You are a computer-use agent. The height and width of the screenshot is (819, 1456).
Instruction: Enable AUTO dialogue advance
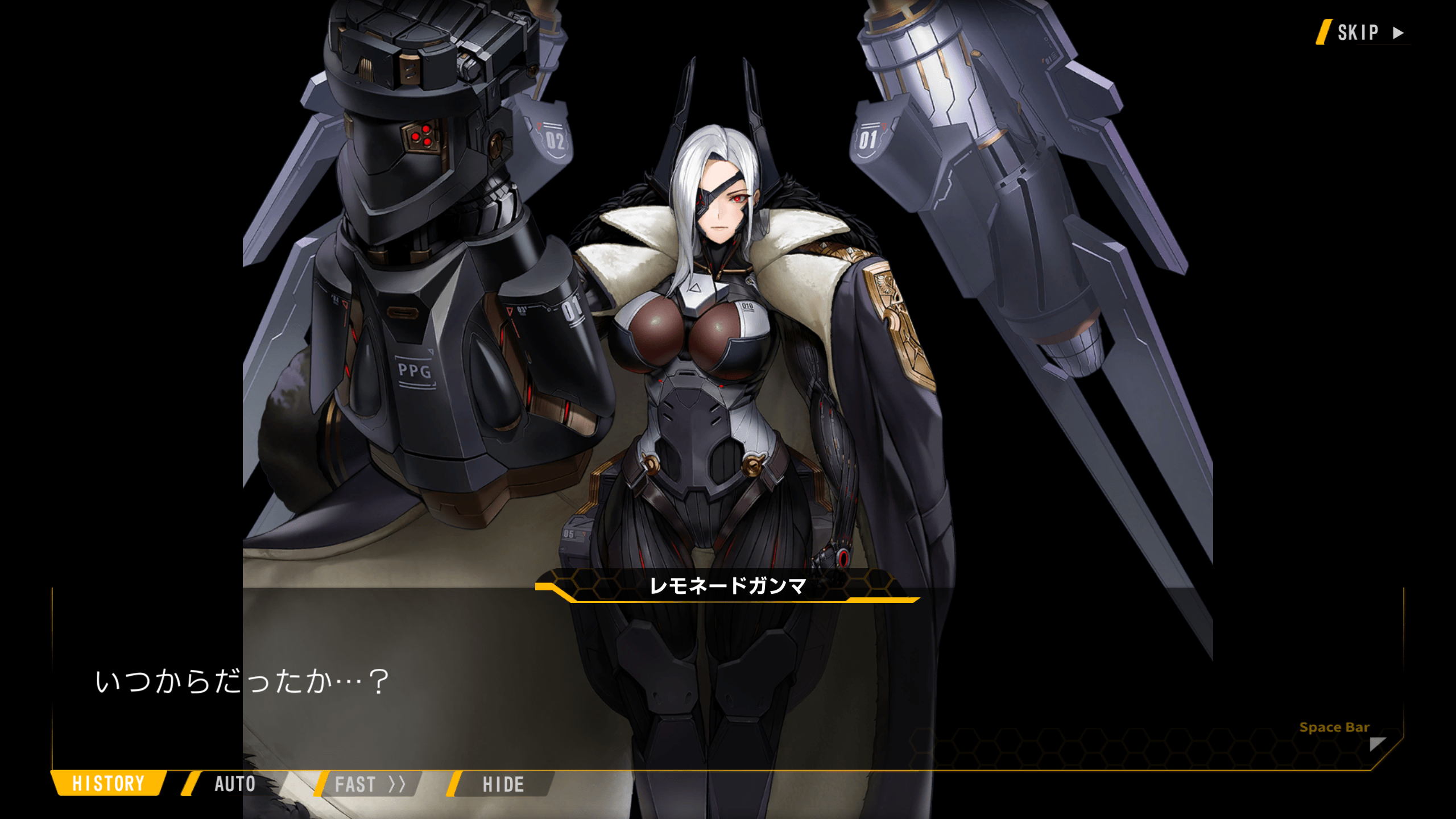(234, 784)
